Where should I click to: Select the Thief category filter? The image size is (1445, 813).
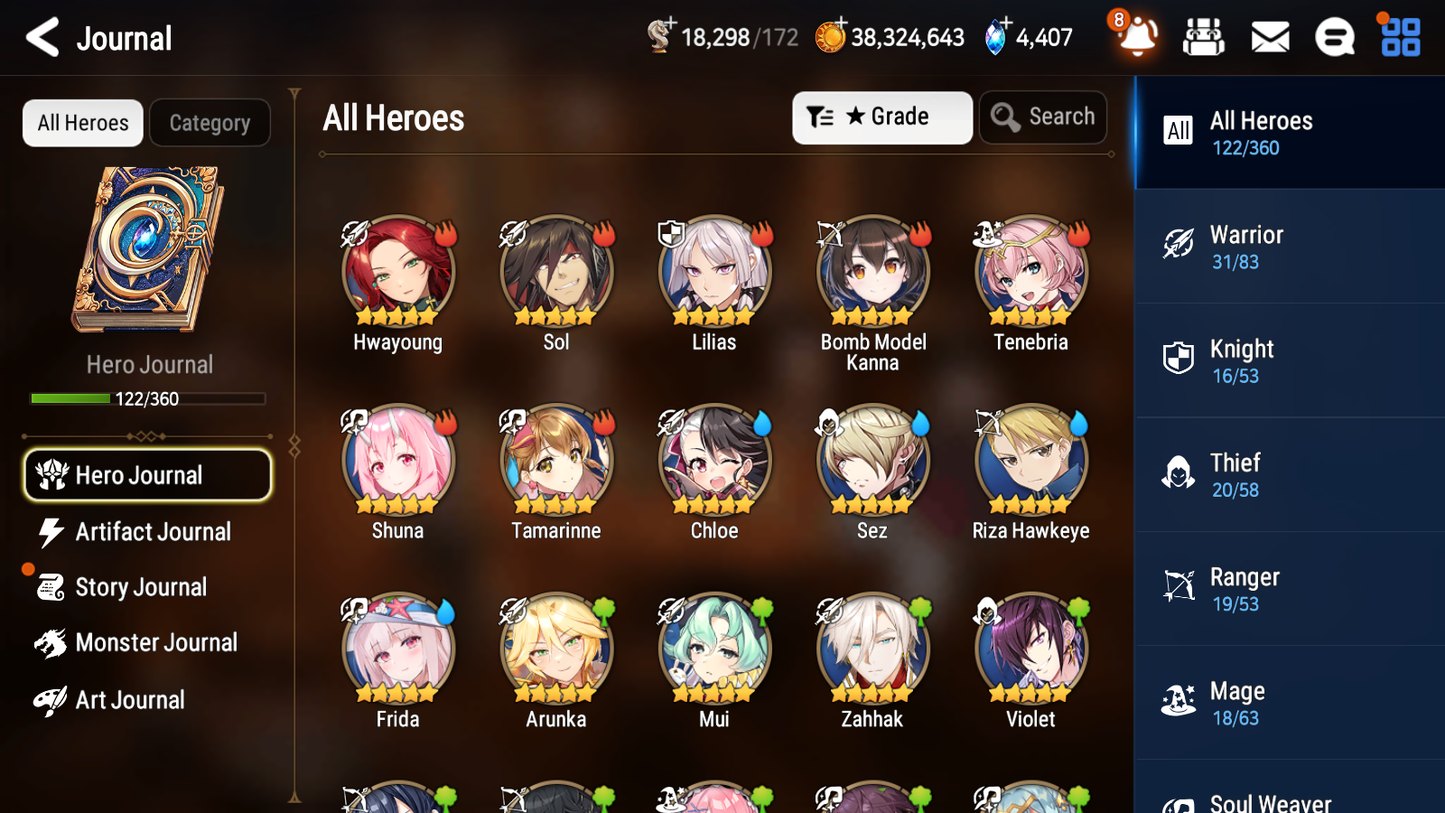[x=1289, y=474]
